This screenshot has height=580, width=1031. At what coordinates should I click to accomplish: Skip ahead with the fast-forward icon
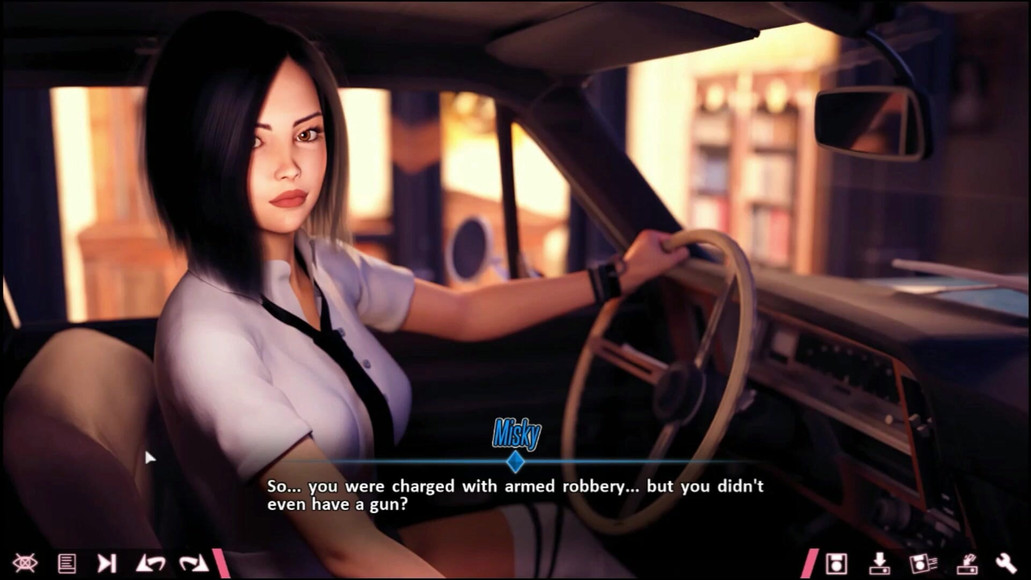(107, 563)
